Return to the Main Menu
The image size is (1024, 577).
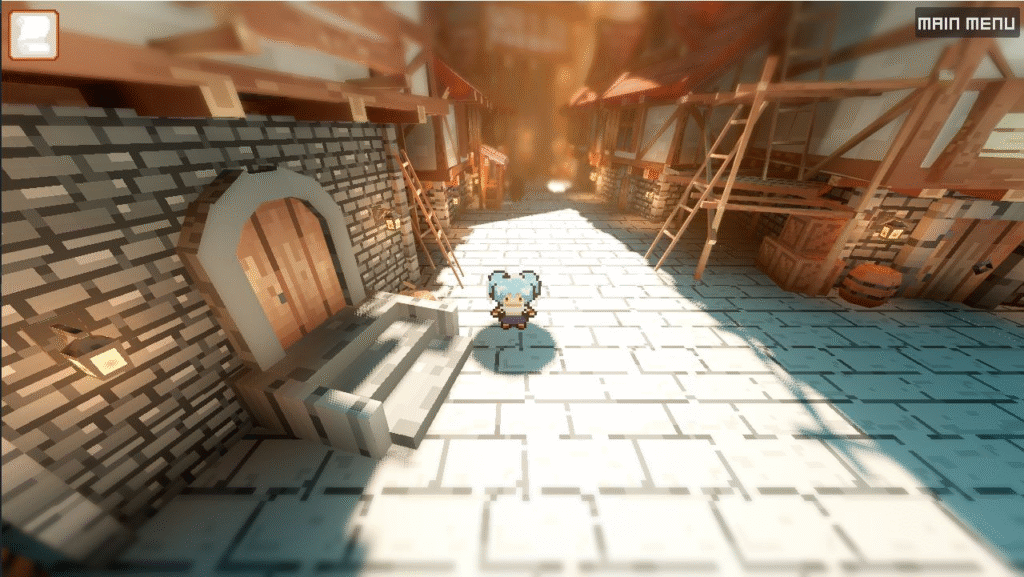tap(966, 23)
